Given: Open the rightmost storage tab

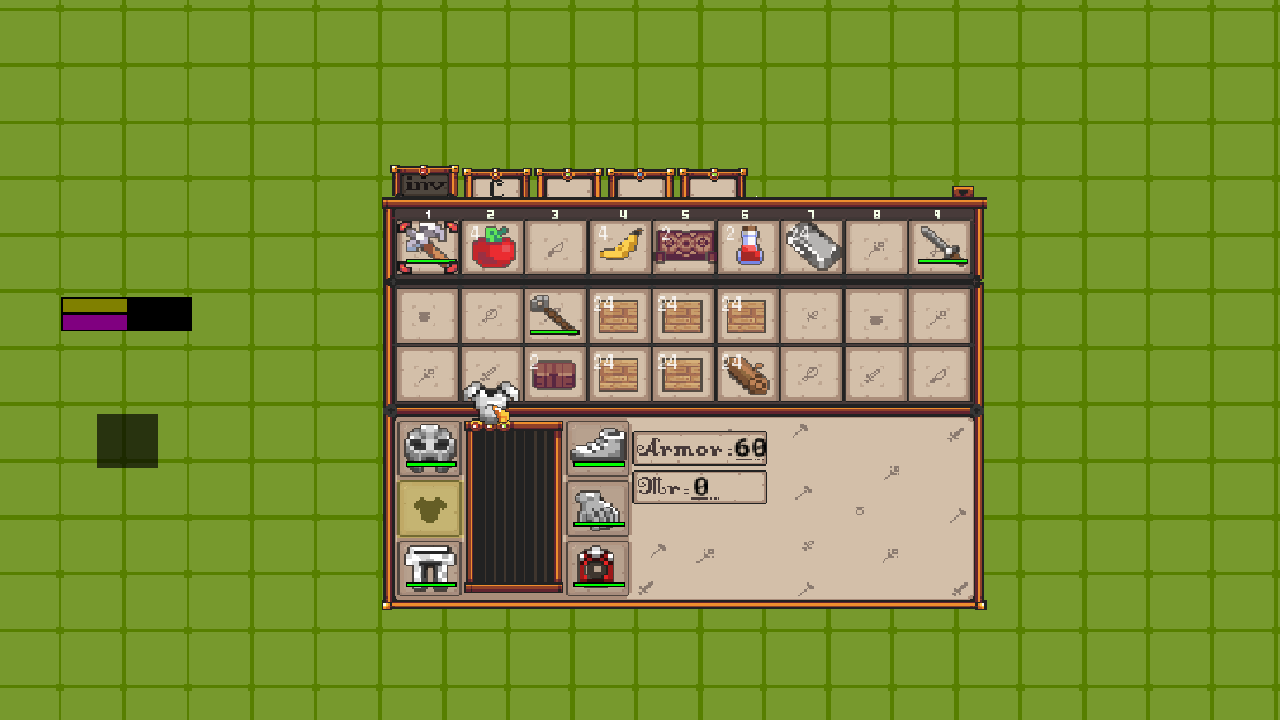Looking at the screenshot, I should tap(714, 183).
